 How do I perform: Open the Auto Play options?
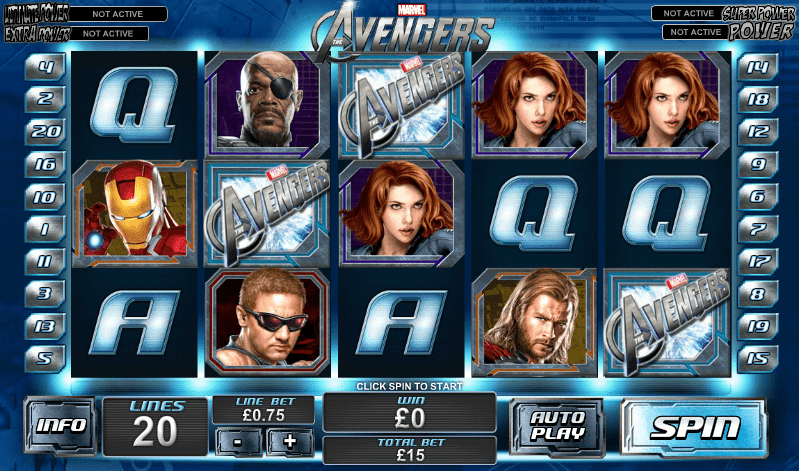pos(558,426)
